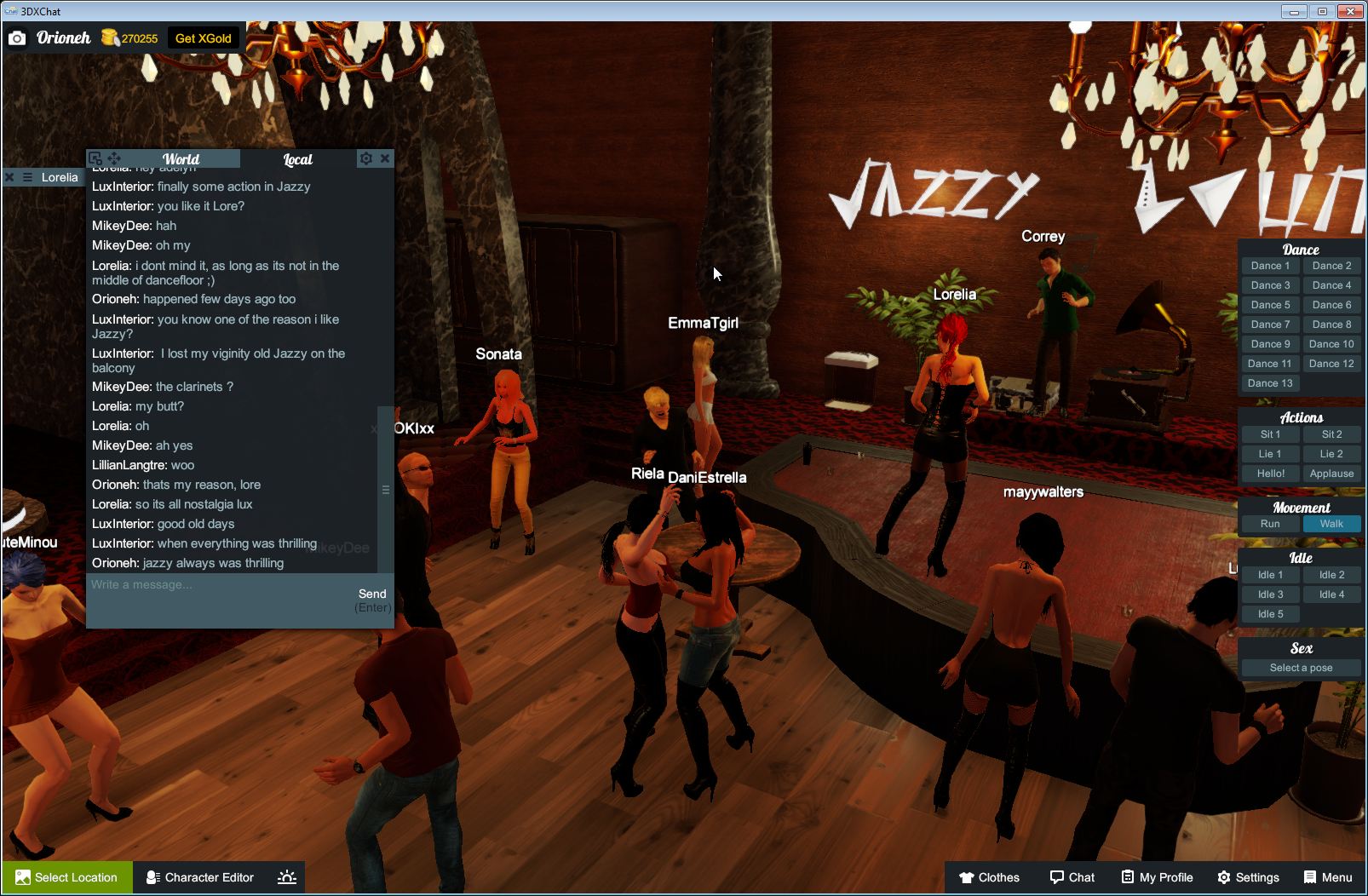This screenshot has width=1368, height=896.
Task: Click the XGold coin icon beside 270255
Action: (x=110, y=37)
